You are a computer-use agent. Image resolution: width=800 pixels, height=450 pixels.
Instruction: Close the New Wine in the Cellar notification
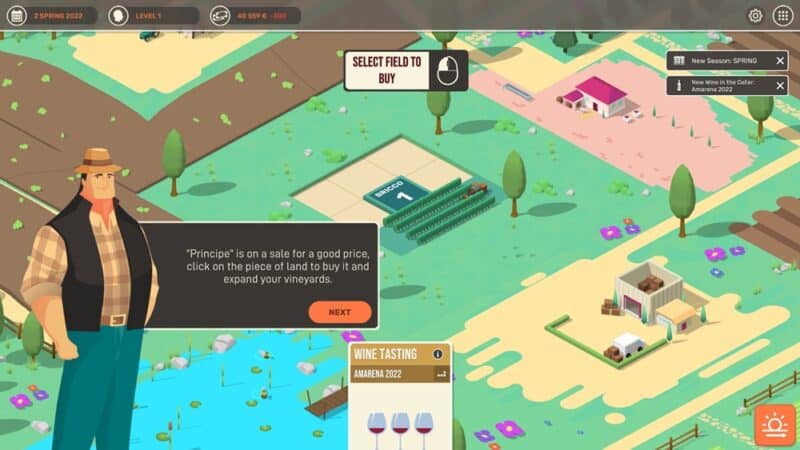[x=780, y=86]
